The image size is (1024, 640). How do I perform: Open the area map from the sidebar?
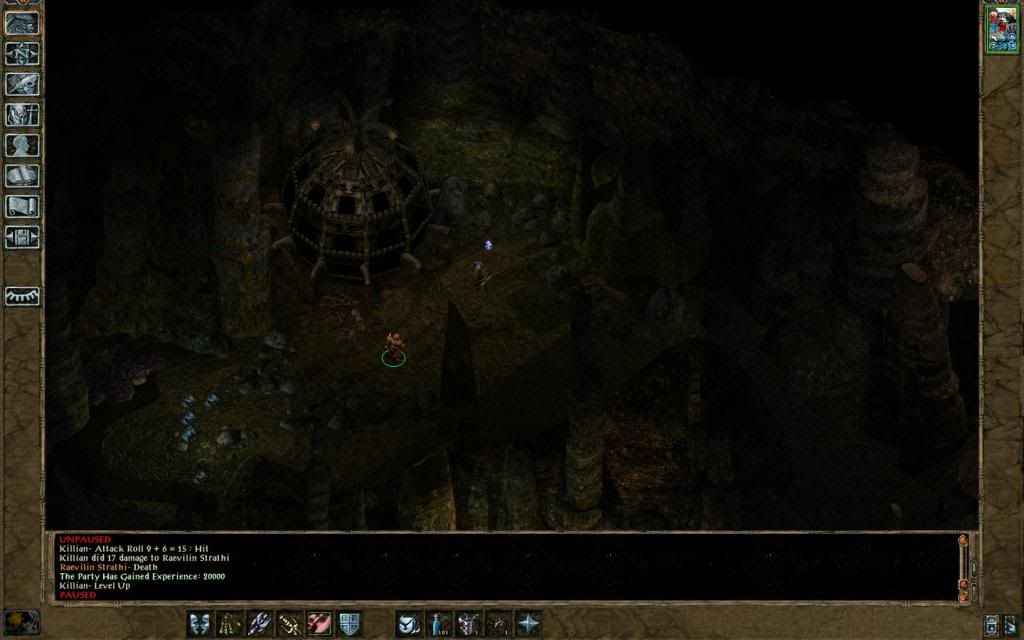coord(22,53)
